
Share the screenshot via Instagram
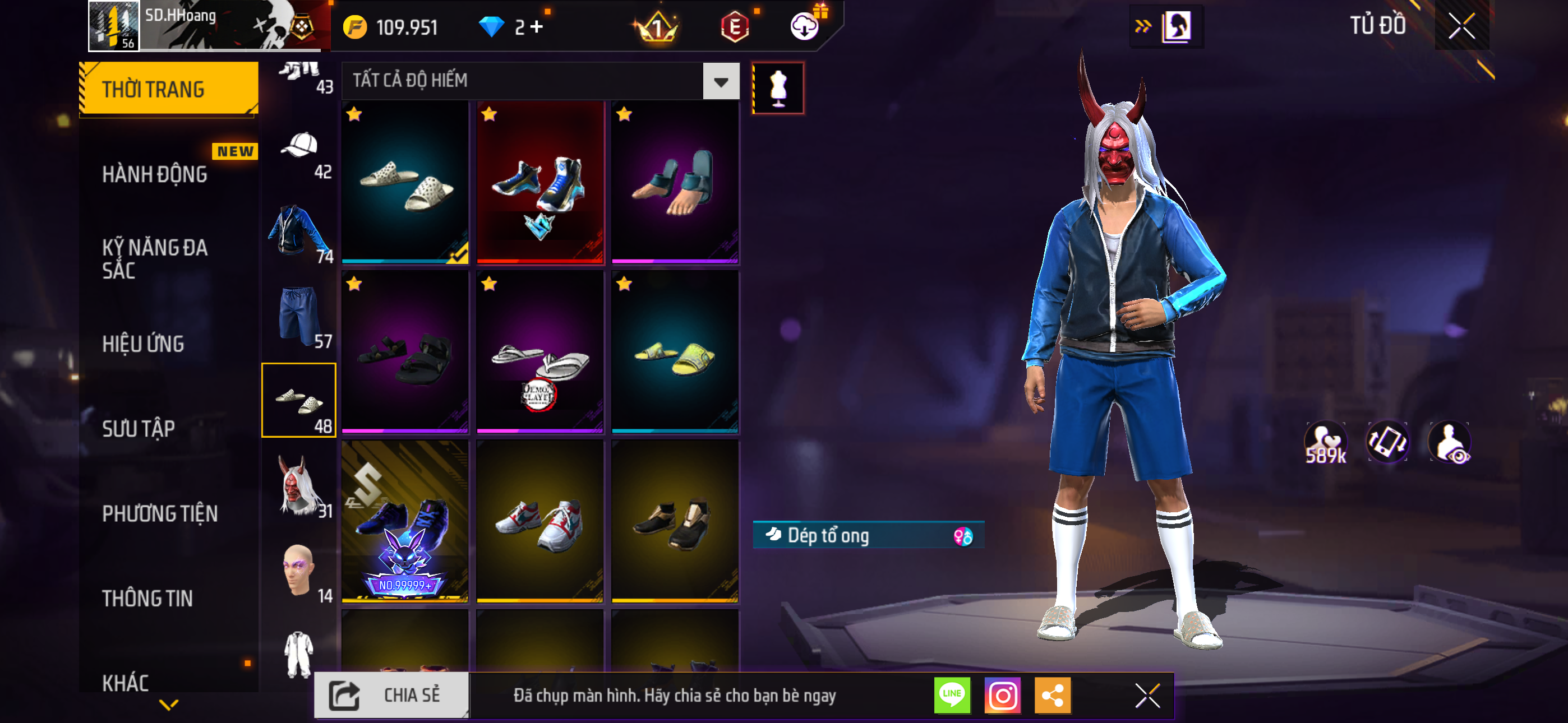click(1002, 696)
